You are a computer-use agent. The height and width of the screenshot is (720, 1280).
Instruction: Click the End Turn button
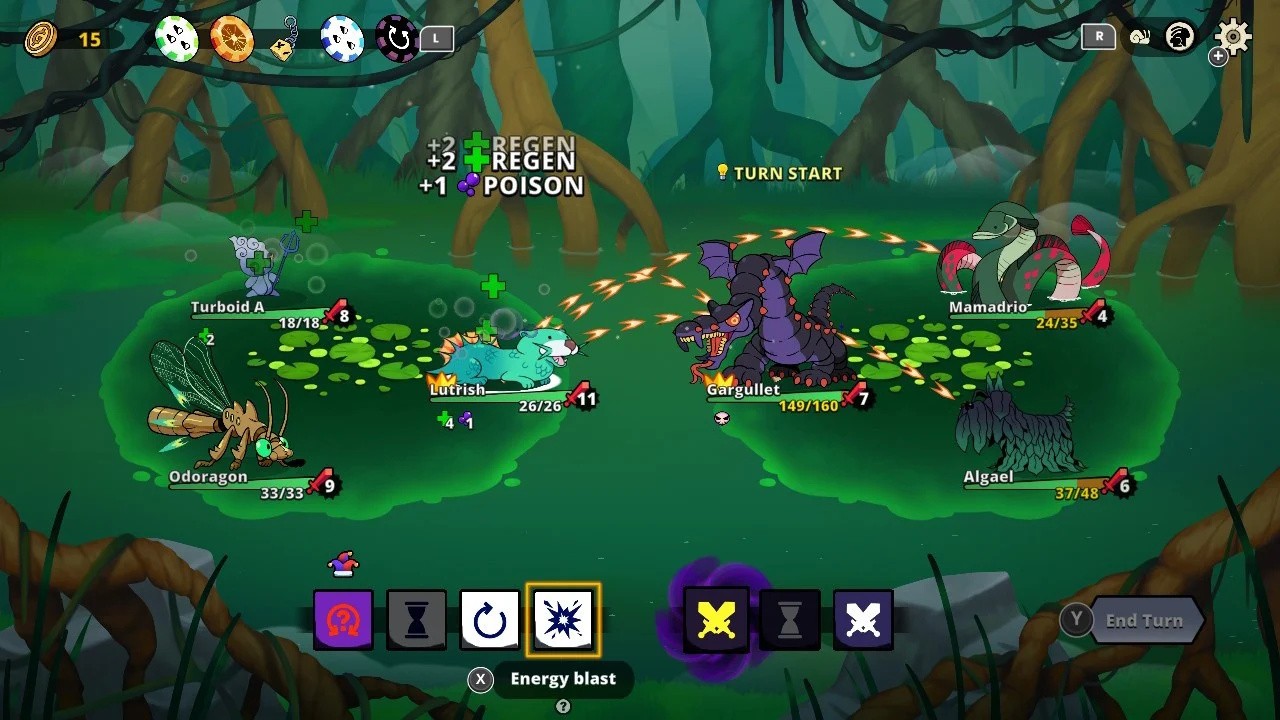[x=1143, y=621]
